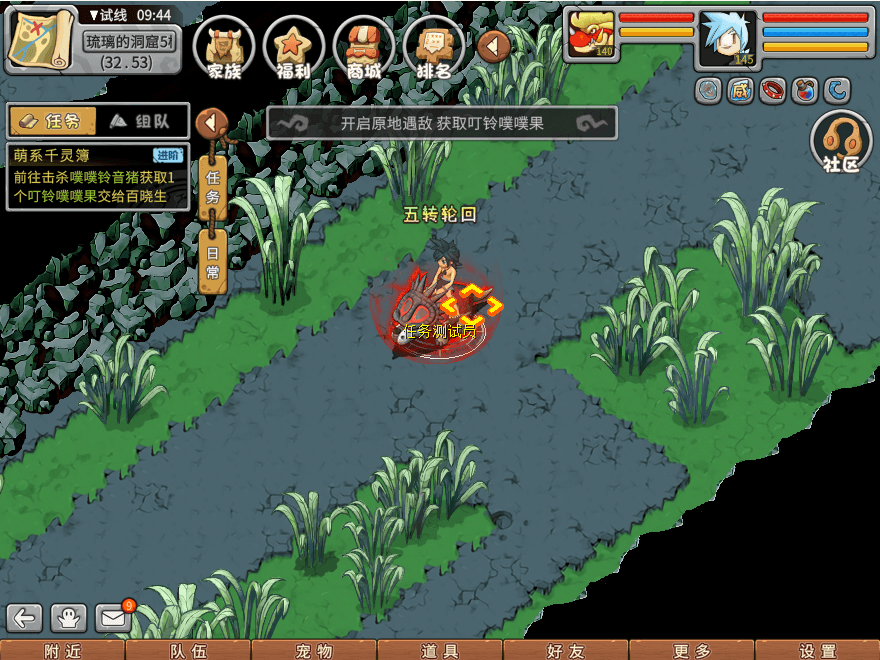Click the red ring buff icon
Image resolution: width=880 pixels, height=660 pixels.
(x=772, y=91)
